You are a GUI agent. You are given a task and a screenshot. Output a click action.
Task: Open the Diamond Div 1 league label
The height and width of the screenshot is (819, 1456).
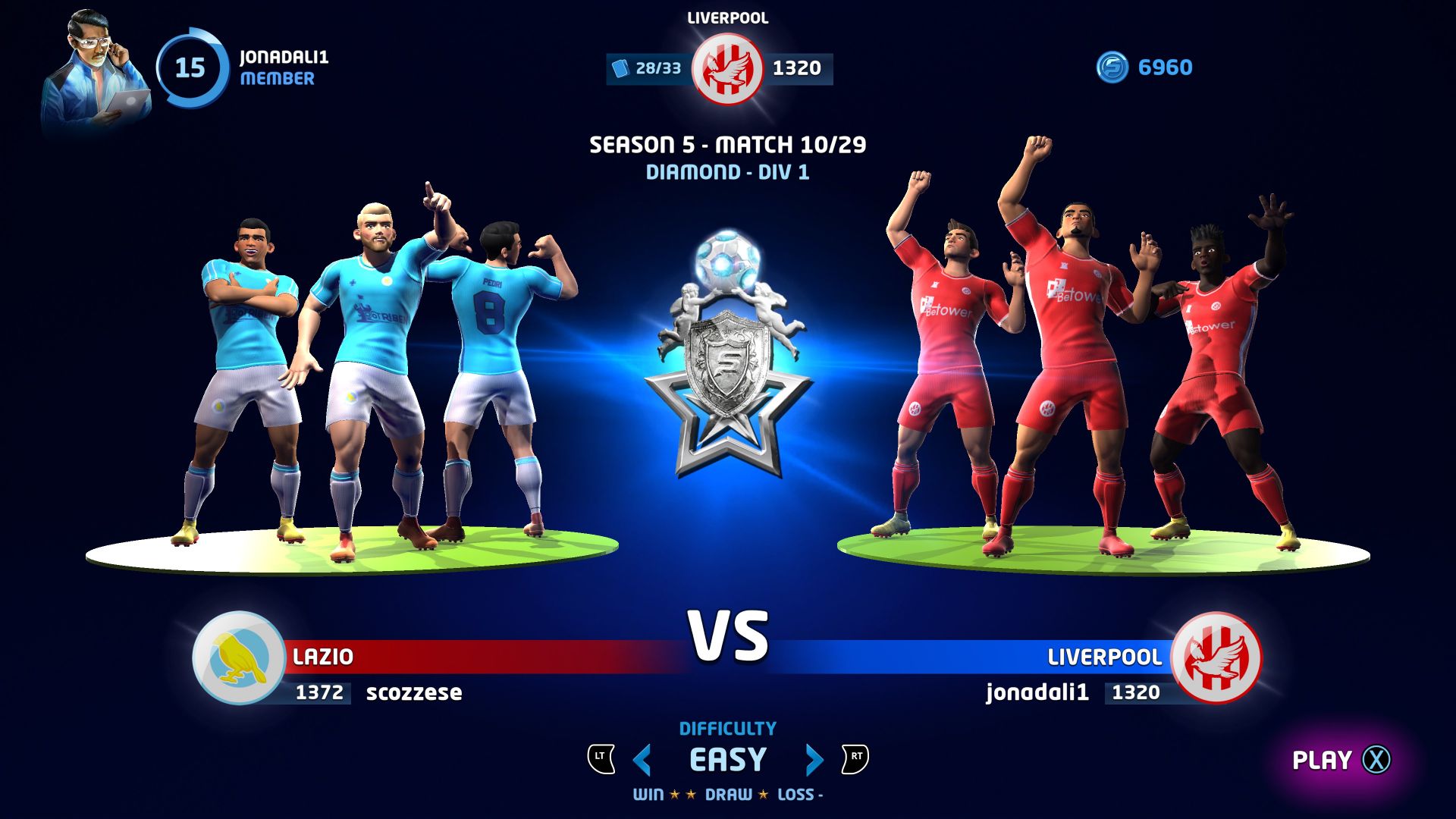[728, 172]
